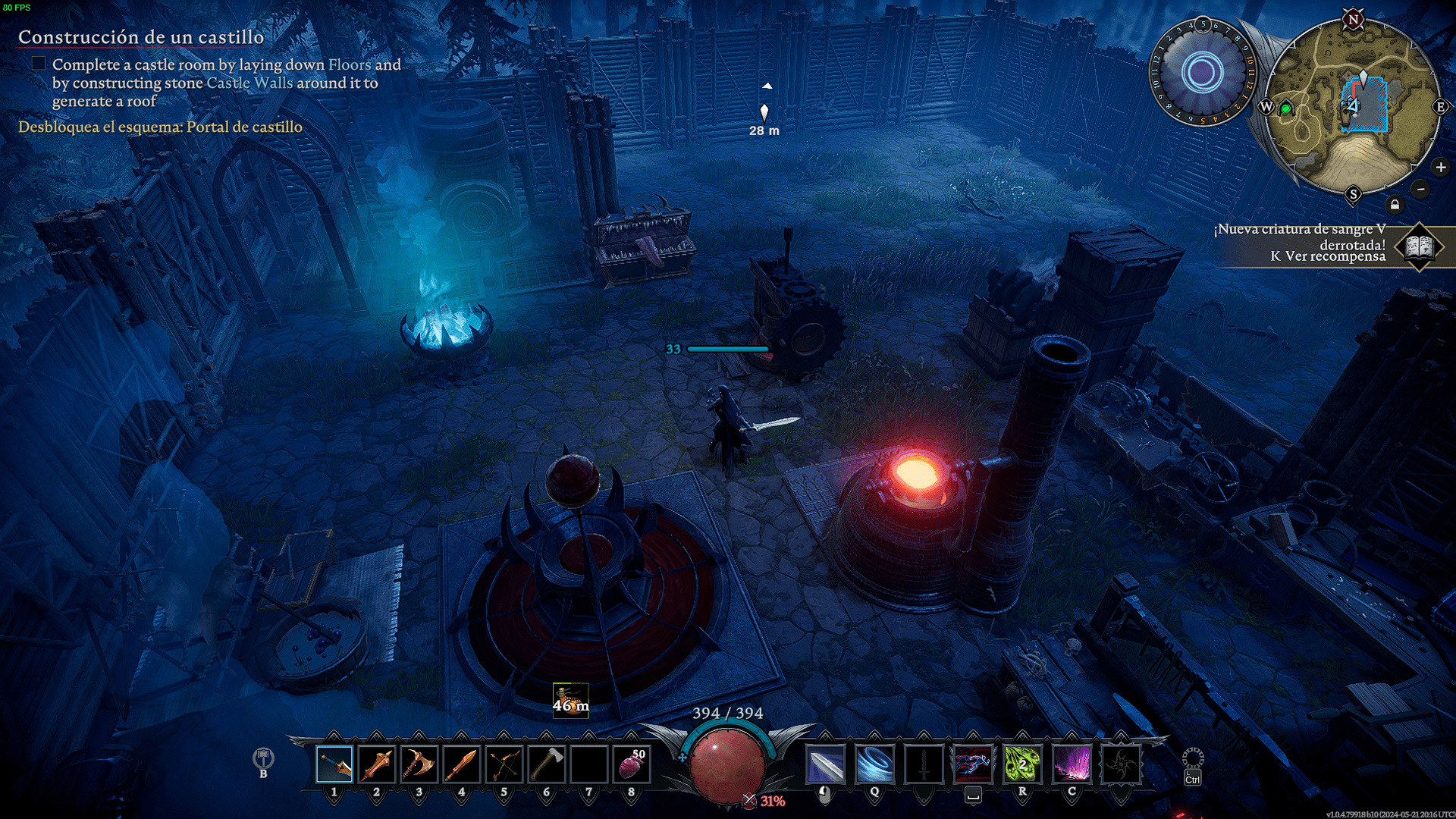The width and height of the screenshot is (1456, 819).
Task: Trigger the blue whirlwind ability
Action: [x=874, y=764]
